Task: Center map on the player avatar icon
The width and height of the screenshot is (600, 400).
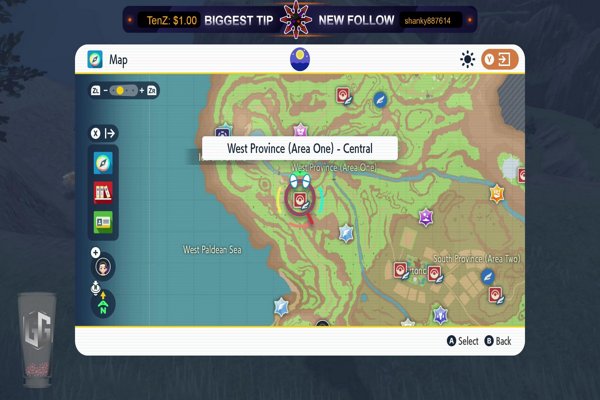Action: [102, 268]
